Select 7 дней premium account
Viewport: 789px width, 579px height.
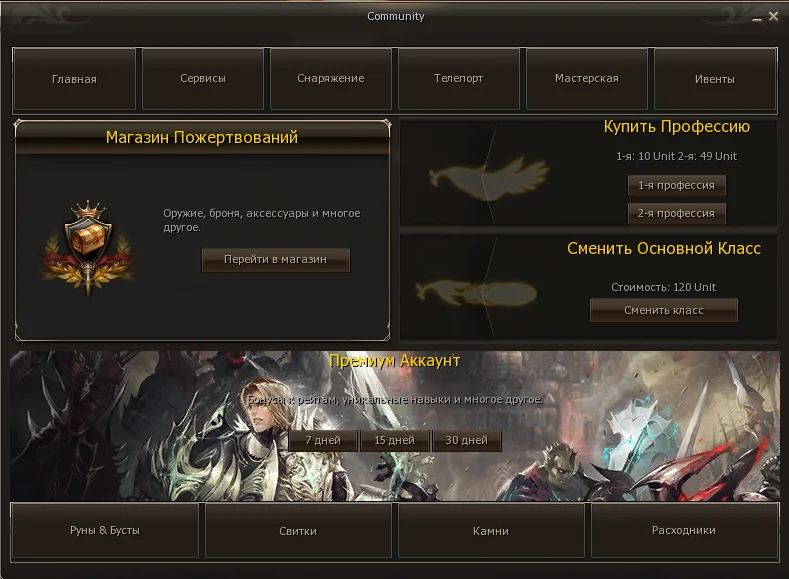[x=322, y=440]
